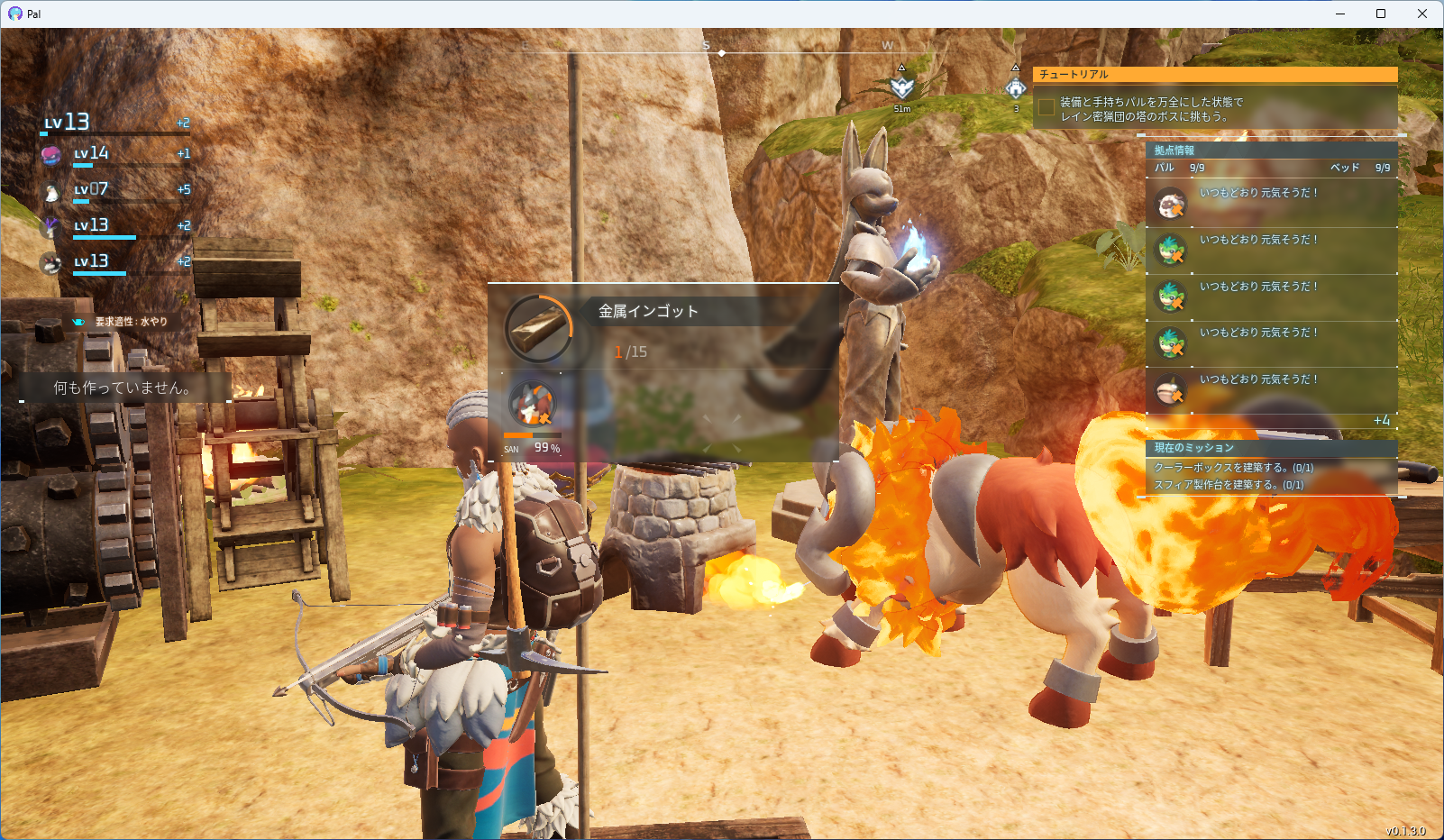Click the sphere workbench build mission
The width and height of the screenshot is (1444, 840).
[x=1229, y=485]
